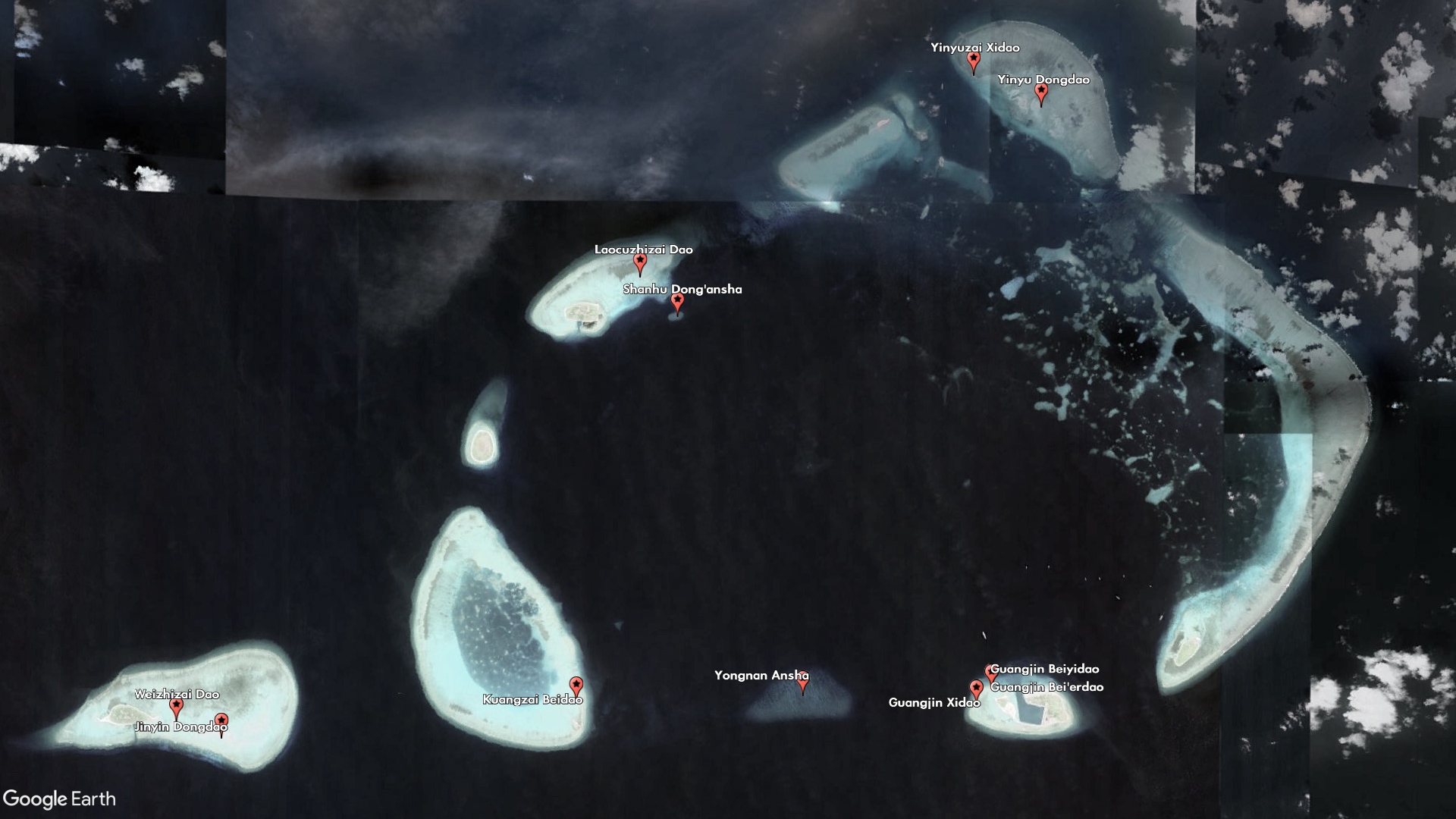Open the Kuangzai Beidao placemark

pos(576,686)
